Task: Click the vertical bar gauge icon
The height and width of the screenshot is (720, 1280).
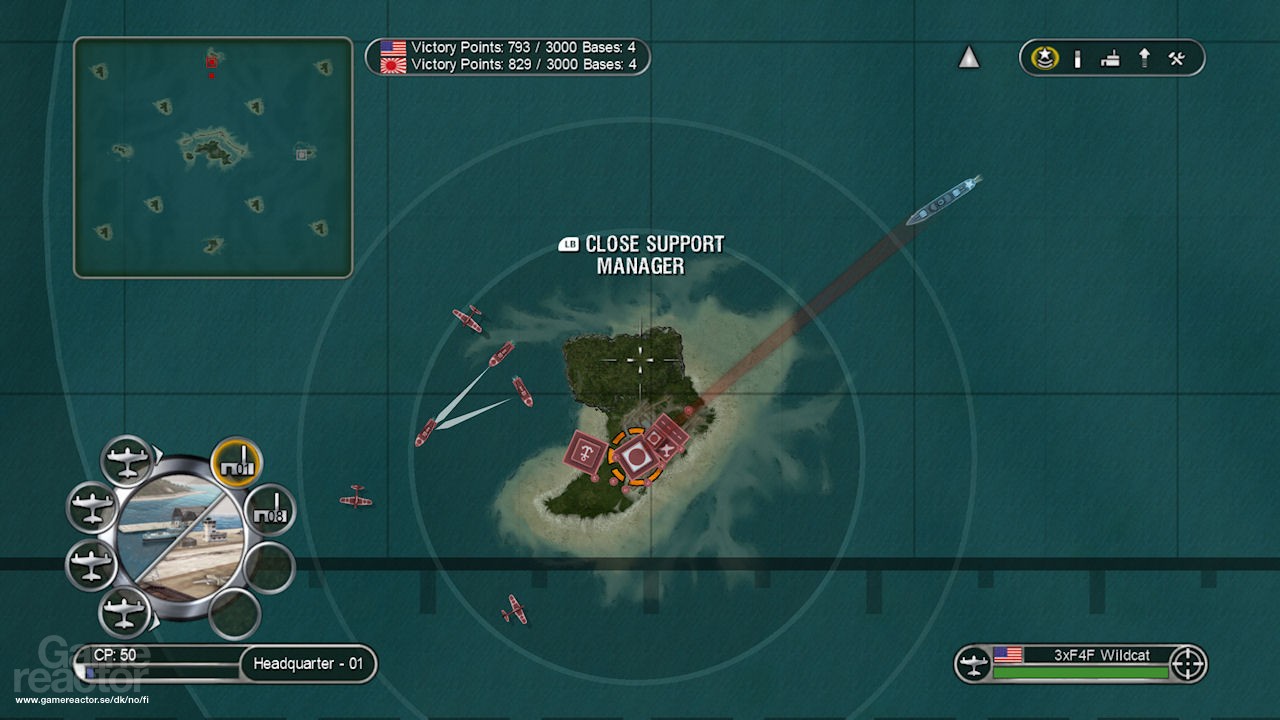Action: (1077, 59)
